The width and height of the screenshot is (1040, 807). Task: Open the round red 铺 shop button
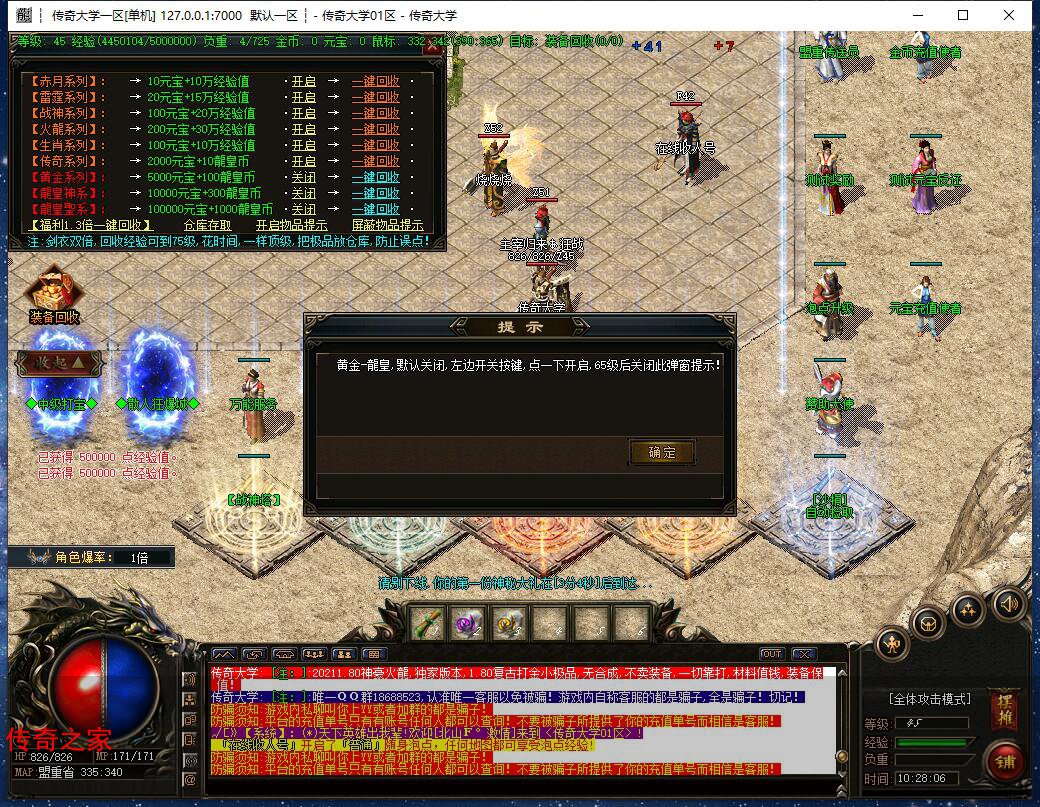pos(1003,762)
